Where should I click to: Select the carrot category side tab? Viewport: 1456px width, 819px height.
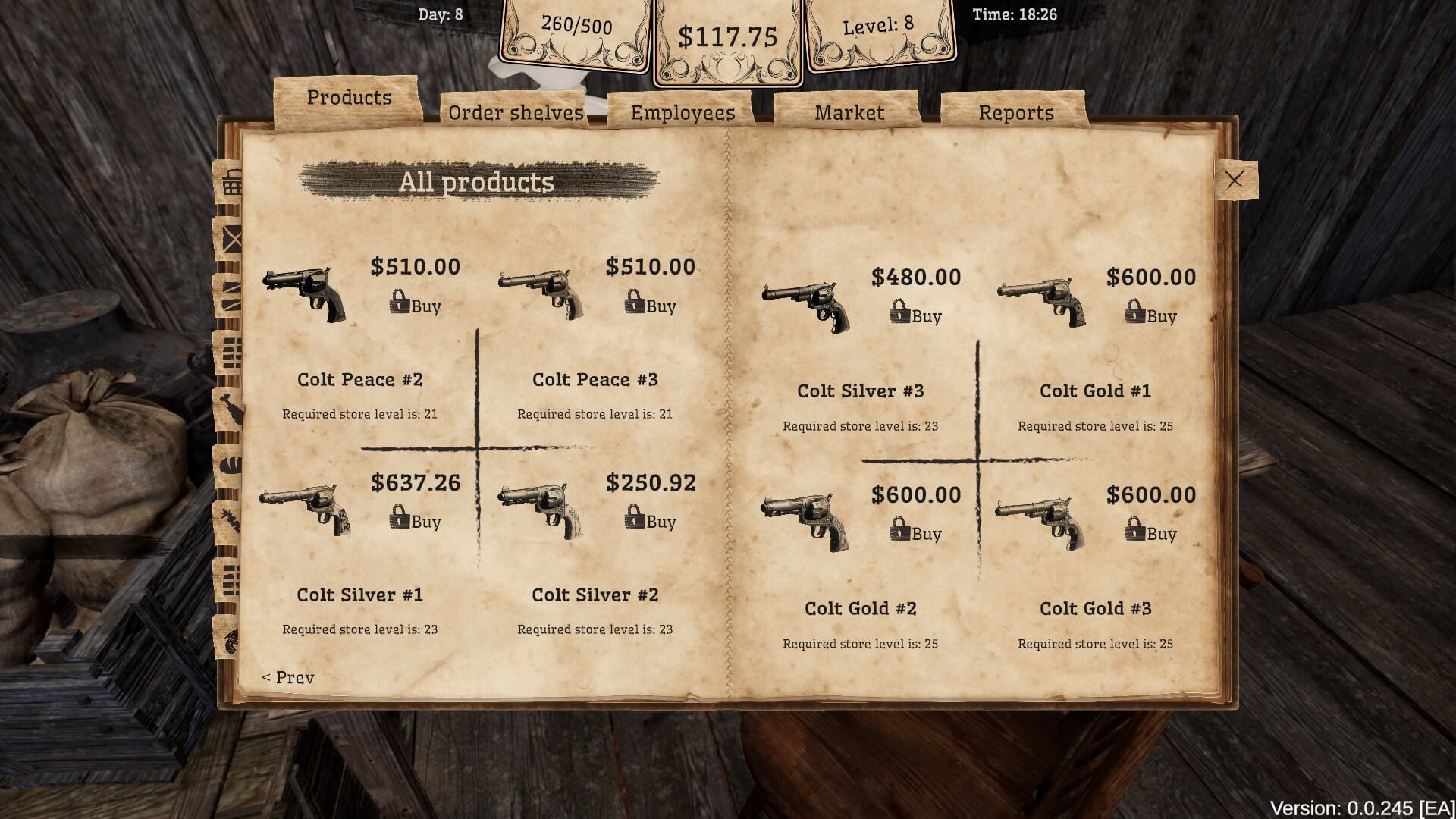click(231, 522)
